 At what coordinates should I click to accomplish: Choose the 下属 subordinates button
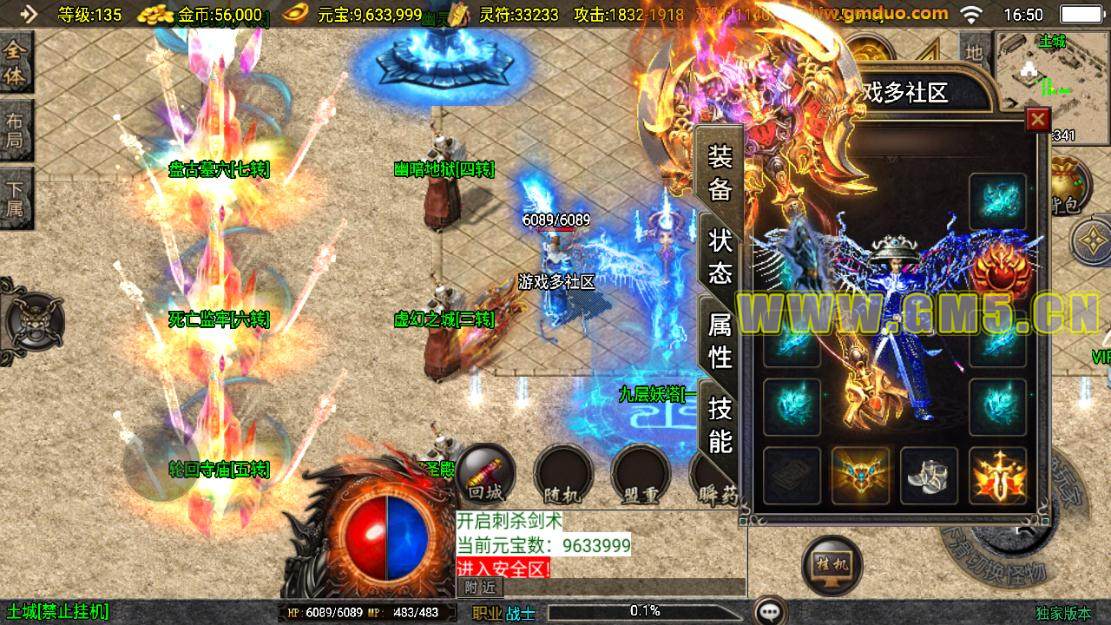16,198
